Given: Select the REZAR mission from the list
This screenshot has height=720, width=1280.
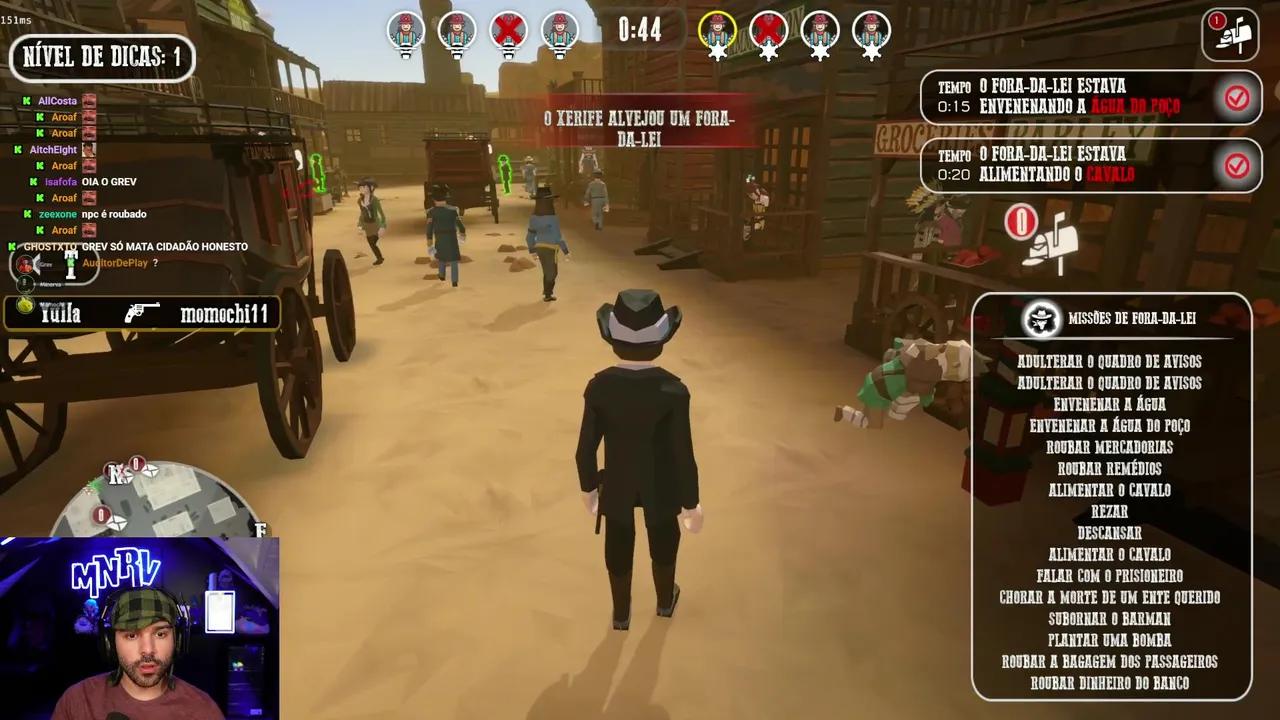Looking at the screenshot, I should (x=1109, y=512).
